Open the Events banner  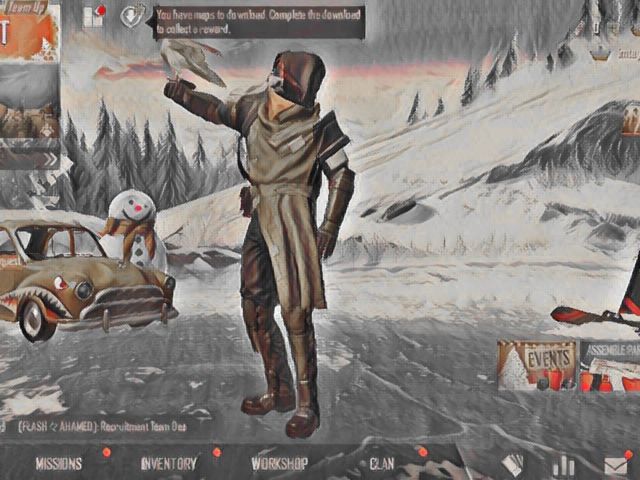pyautogui.click(x=537, y=365)
